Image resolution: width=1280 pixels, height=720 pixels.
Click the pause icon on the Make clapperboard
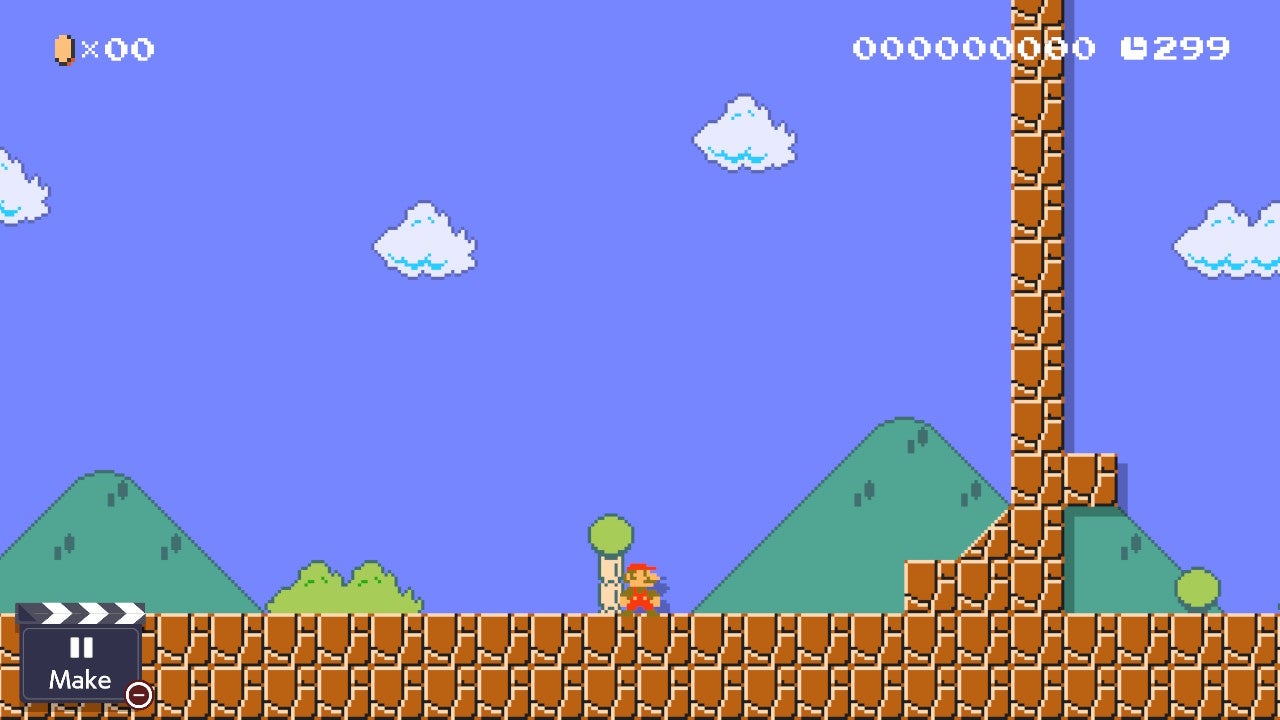(82, 648)
